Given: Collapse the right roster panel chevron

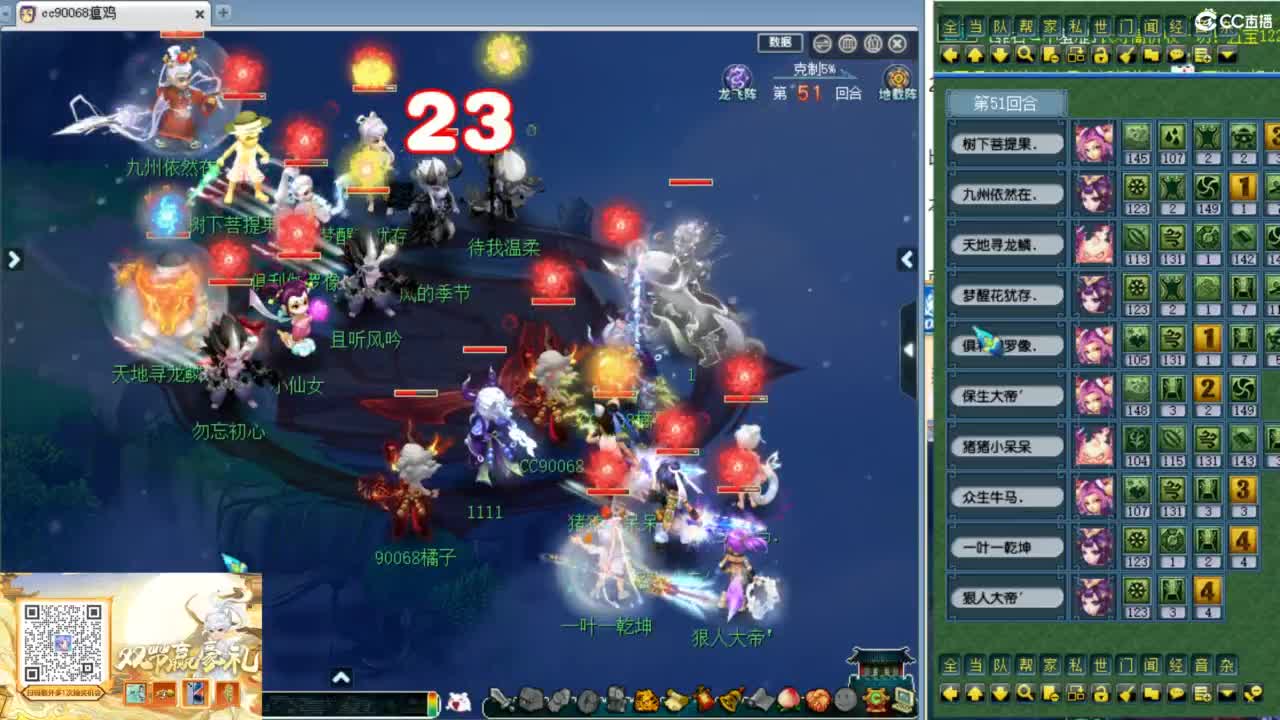Looking at the screenshot, I should click(905, 258).
